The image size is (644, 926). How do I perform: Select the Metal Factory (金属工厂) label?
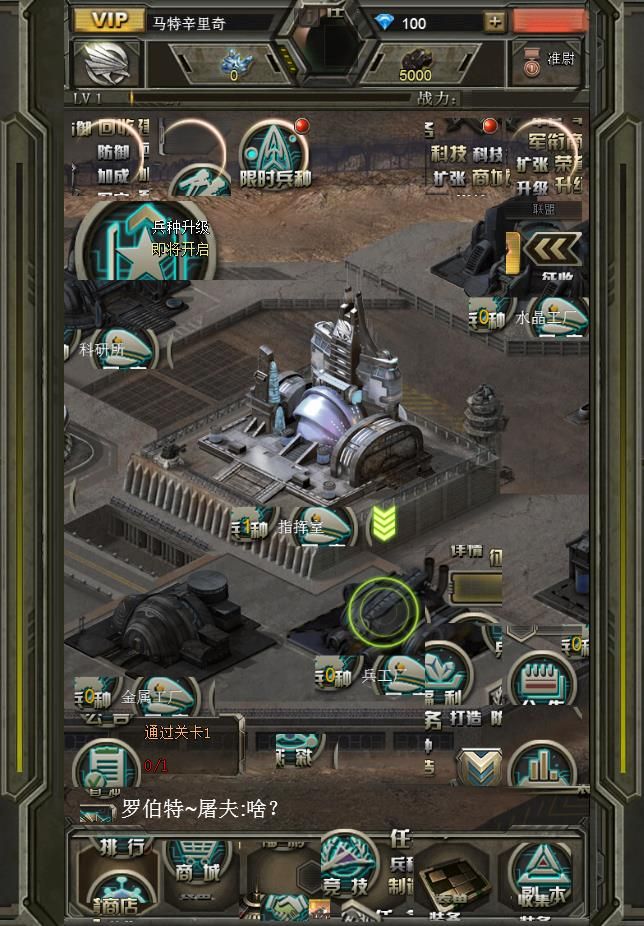pos(152,697)
